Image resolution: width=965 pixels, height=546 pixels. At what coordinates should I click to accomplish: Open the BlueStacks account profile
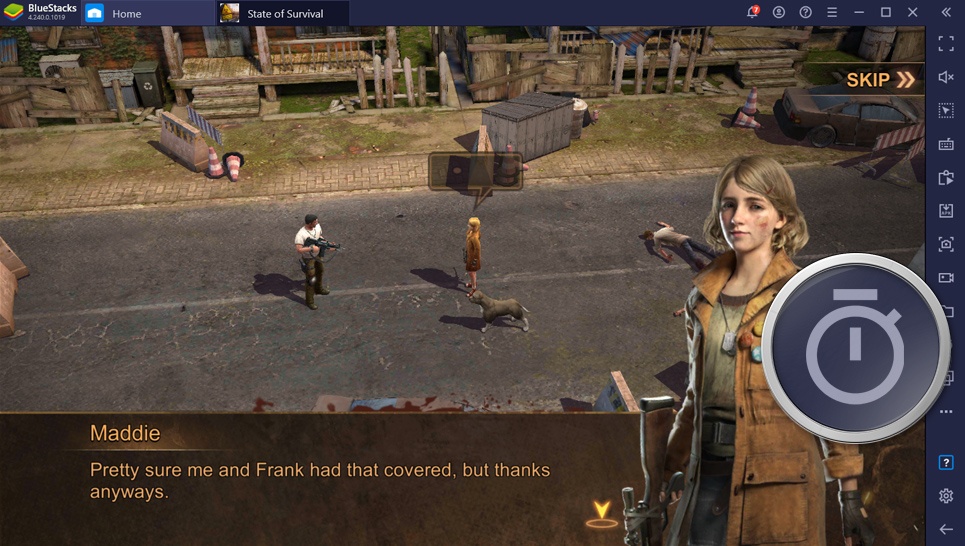[779, 12]
